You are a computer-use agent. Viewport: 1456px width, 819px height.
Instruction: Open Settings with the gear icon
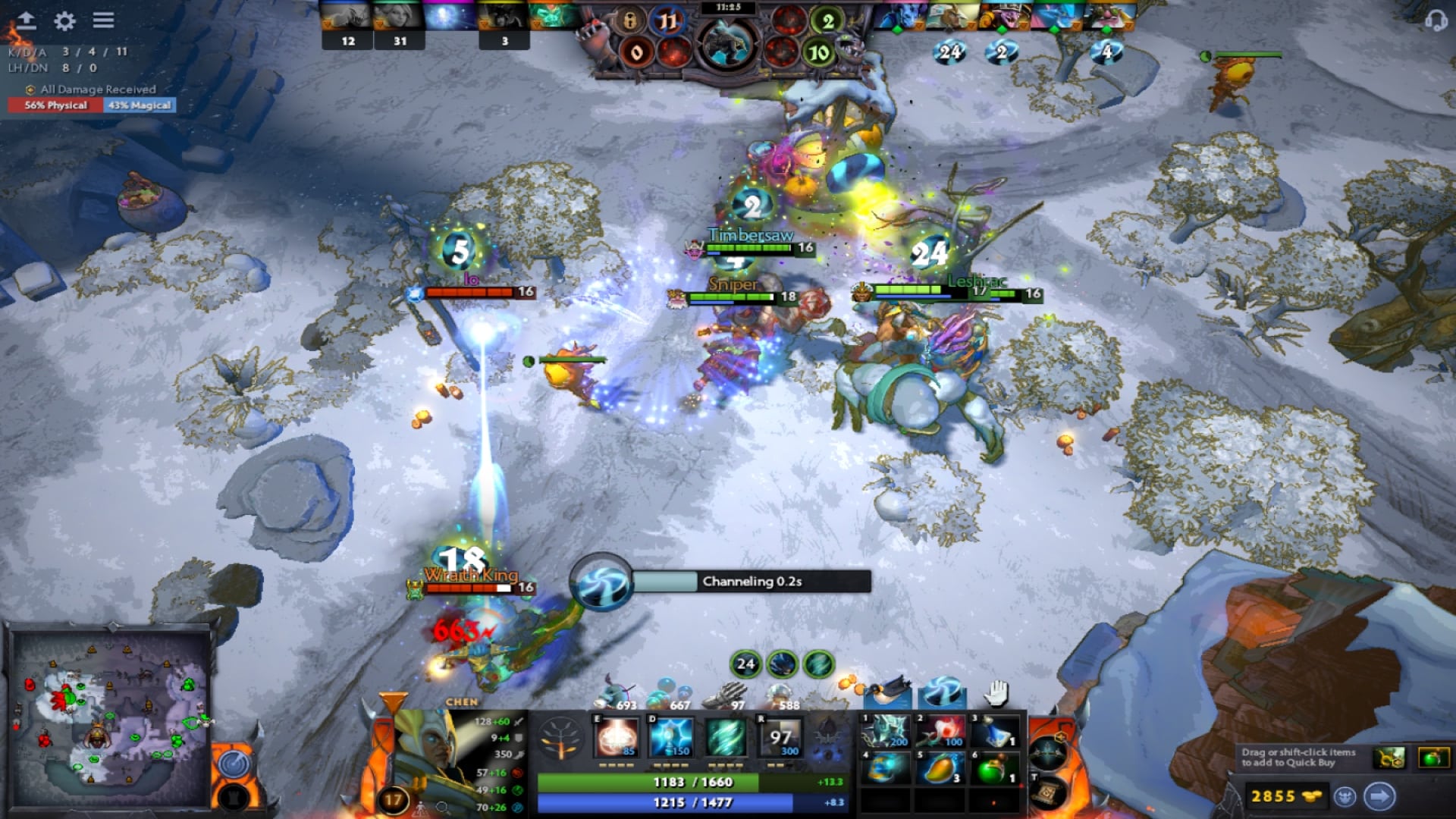[x=64, y=21]
